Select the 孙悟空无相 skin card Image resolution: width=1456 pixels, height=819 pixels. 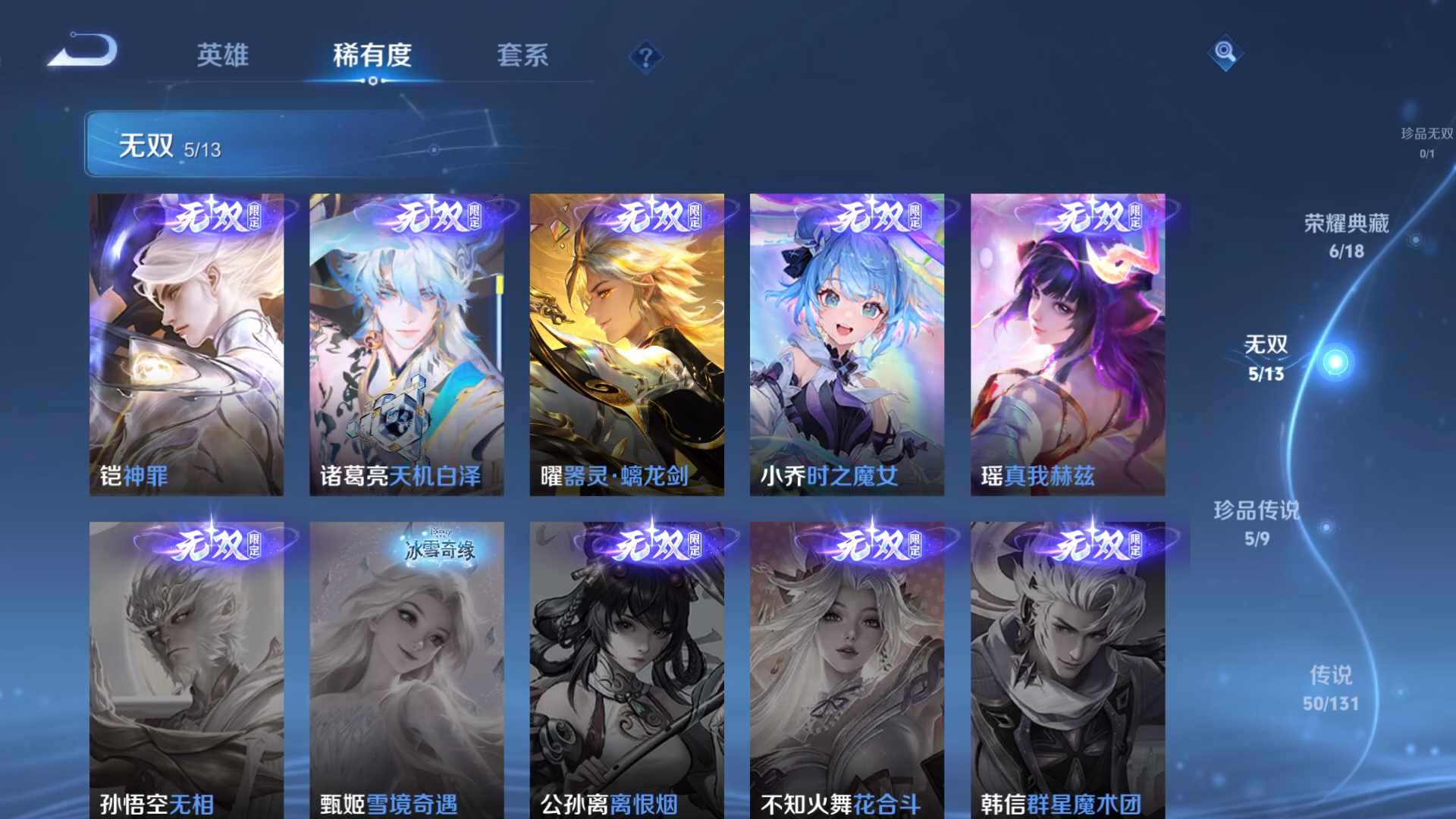pyautogui.click(x=187, y=667)
